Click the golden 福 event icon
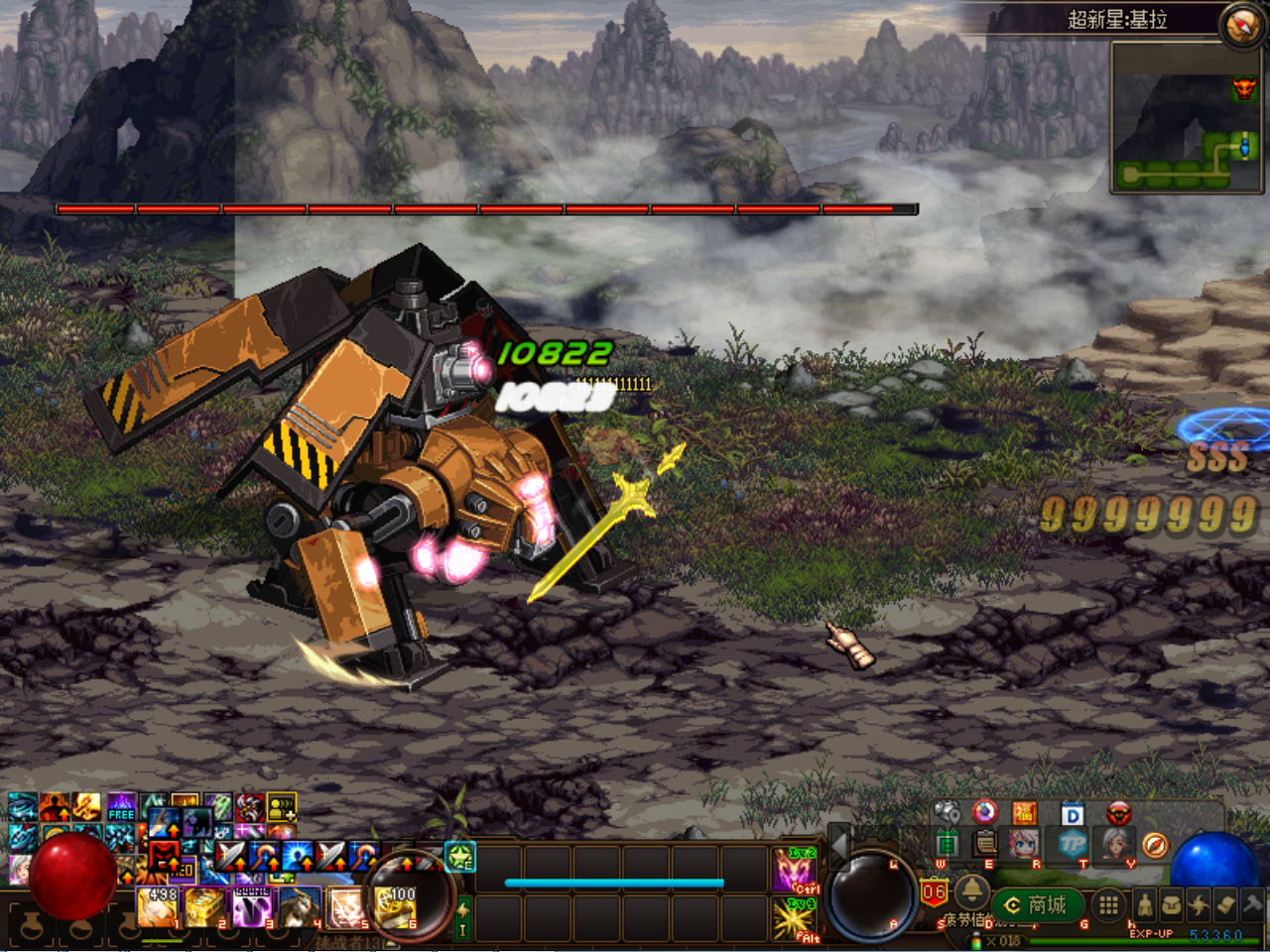Image resolution: width=1270 pixels, height=952 pixels. (x=1023, y=813)
